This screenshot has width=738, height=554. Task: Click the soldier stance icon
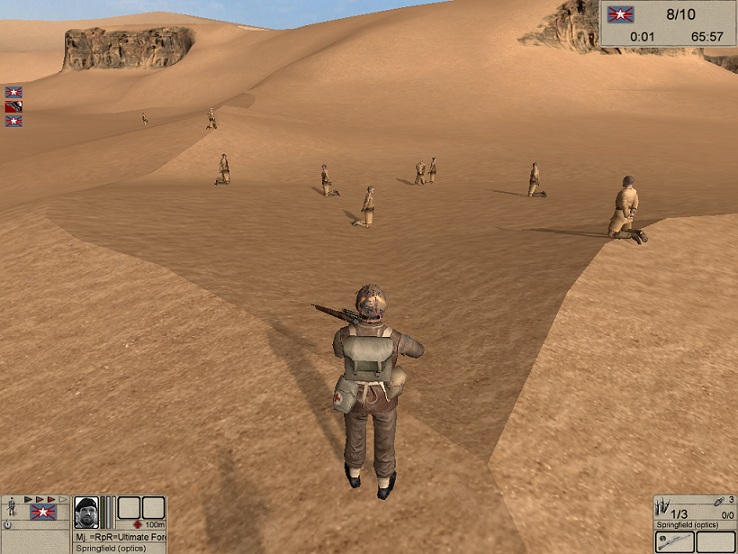[11, 507]
